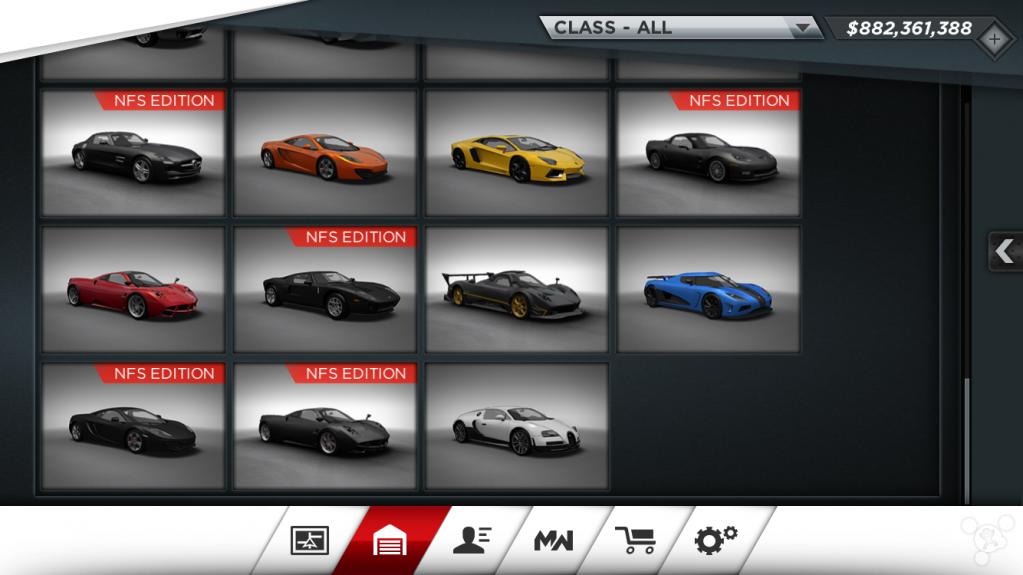This screenshot has width=1023, height=575.
Task: Select the red Pagani Huayra tile
Action: point(133,290)
